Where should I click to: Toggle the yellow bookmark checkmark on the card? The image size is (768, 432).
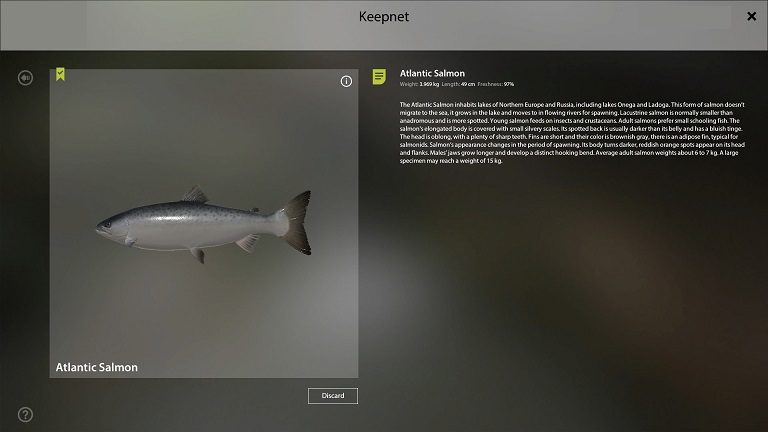pos(60,74)
